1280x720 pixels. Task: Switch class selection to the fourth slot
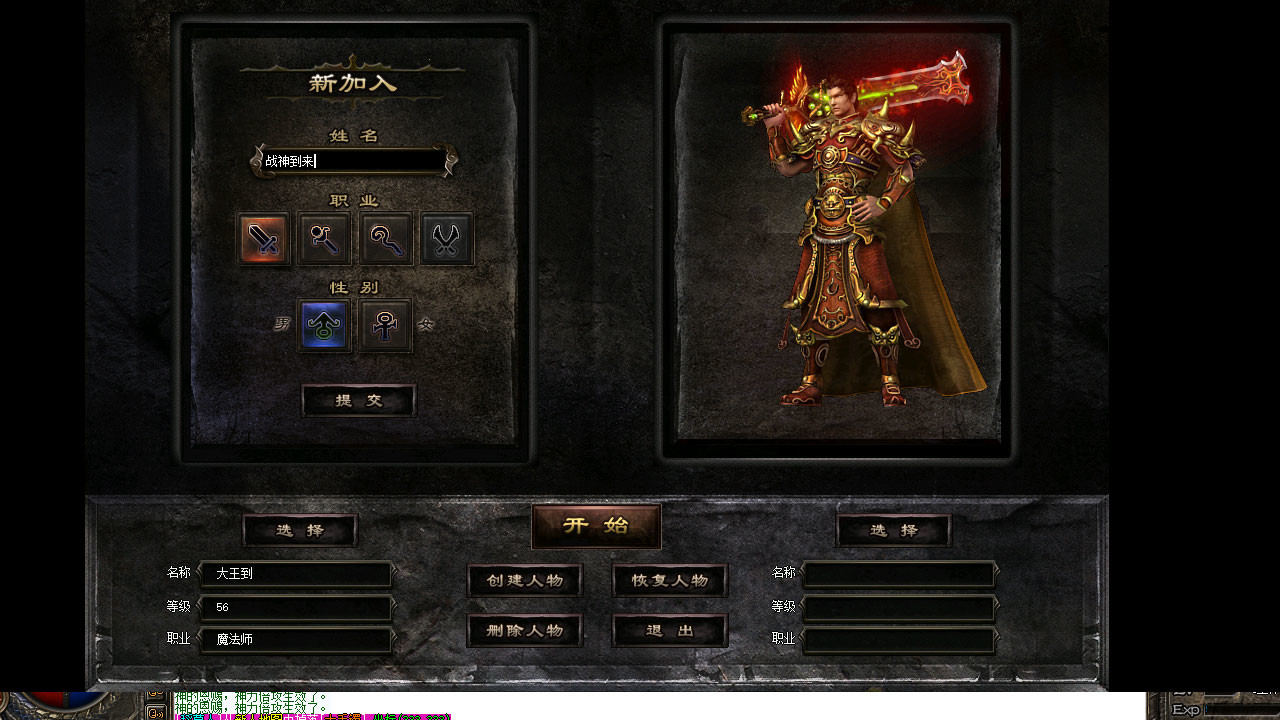(446, 239)
